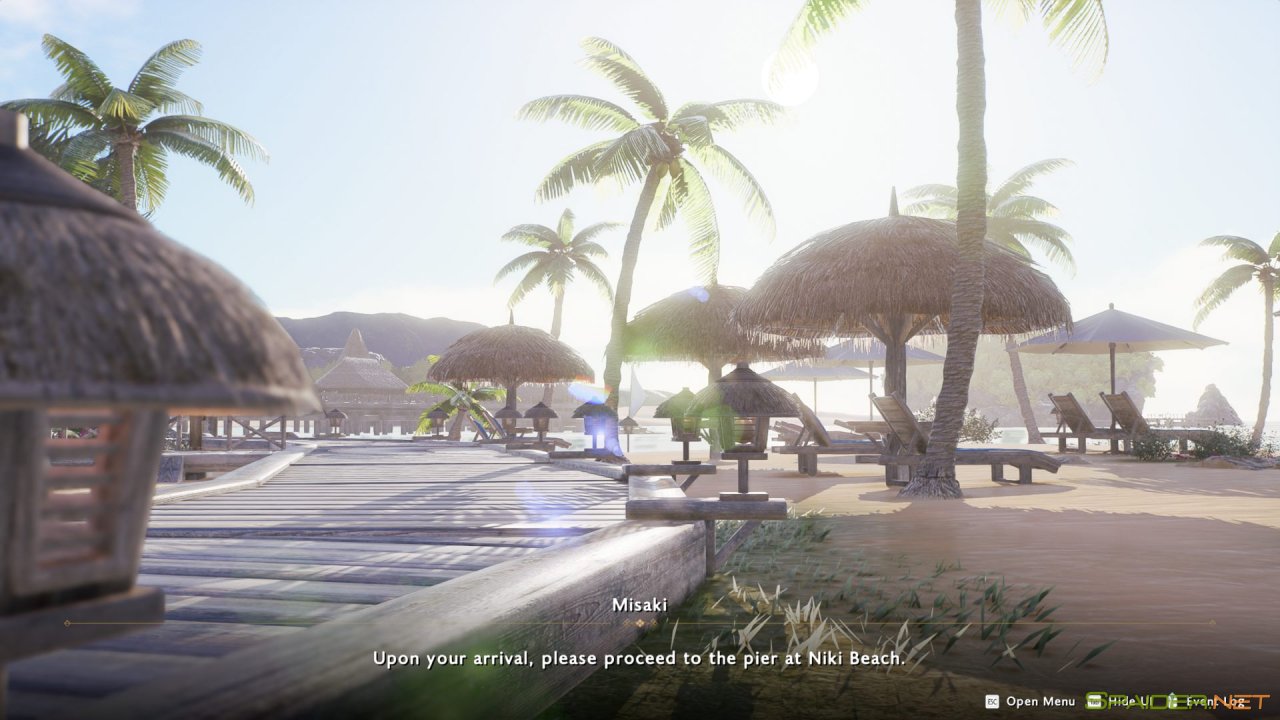Viewport: 1280px width, 720px height.
Task: Click the small green icon before Event Log
Action: [1172, 702]
